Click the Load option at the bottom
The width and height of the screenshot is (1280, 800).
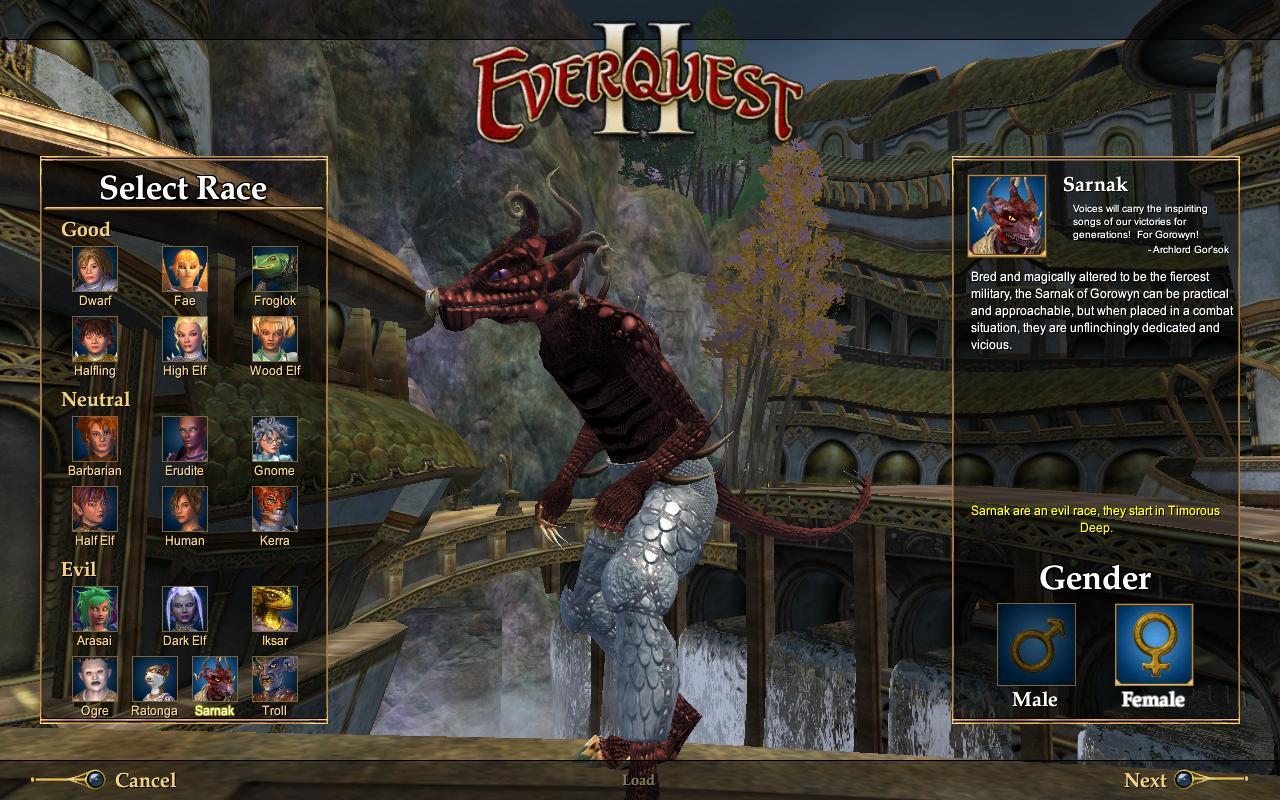[x=639, y=779]
